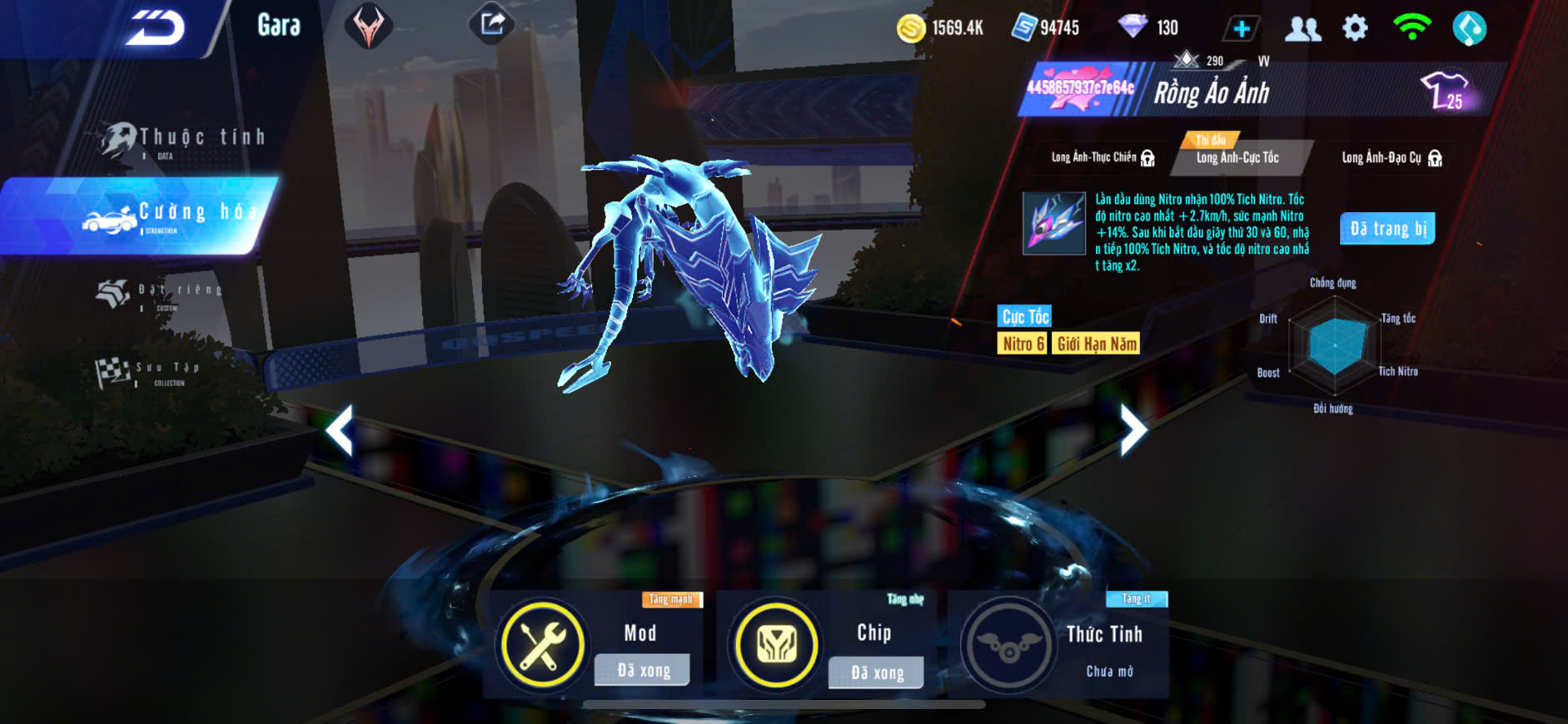Open the shirt skin icon
The image size is (1568, 724).
pyautogui.click(x=1446, y=90)
